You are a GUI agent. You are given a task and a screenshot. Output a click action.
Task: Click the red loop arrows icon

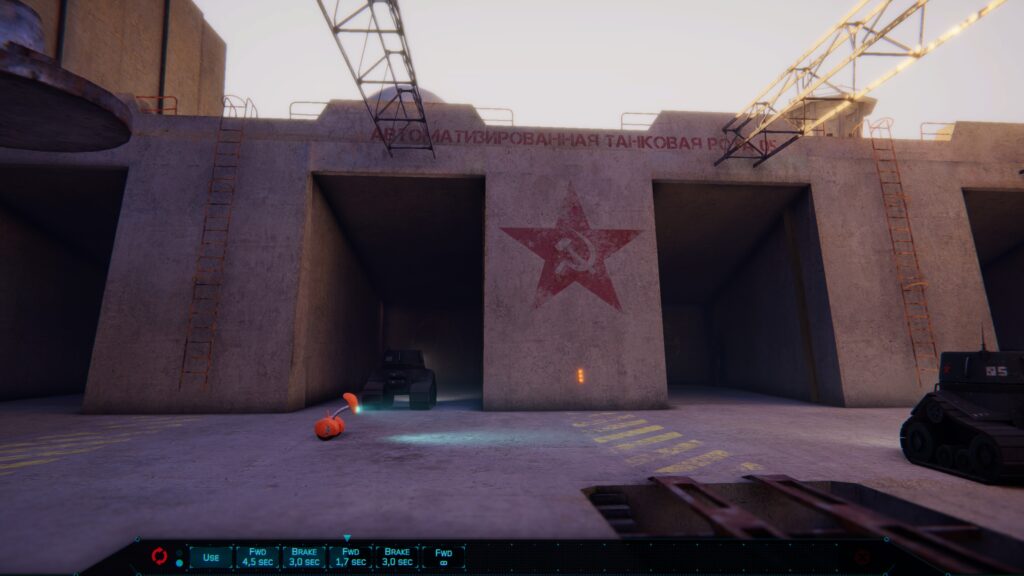[159, 556]
